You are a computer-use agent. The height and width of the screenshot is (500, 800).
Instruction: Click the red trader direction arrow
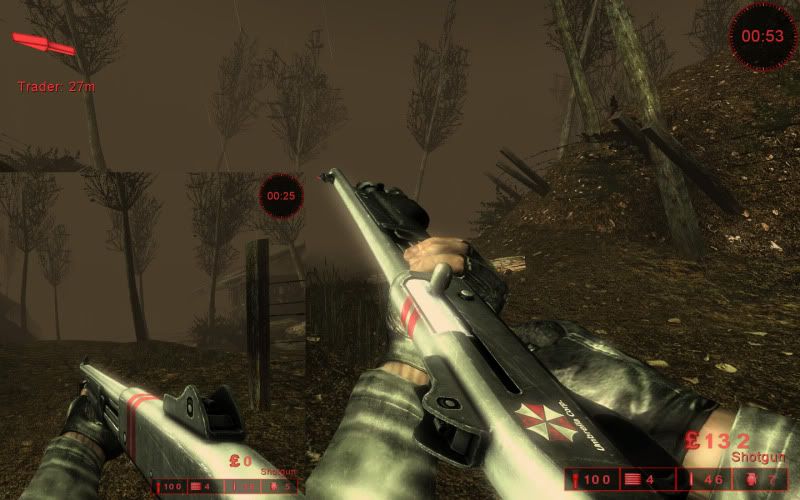point(43,45)
